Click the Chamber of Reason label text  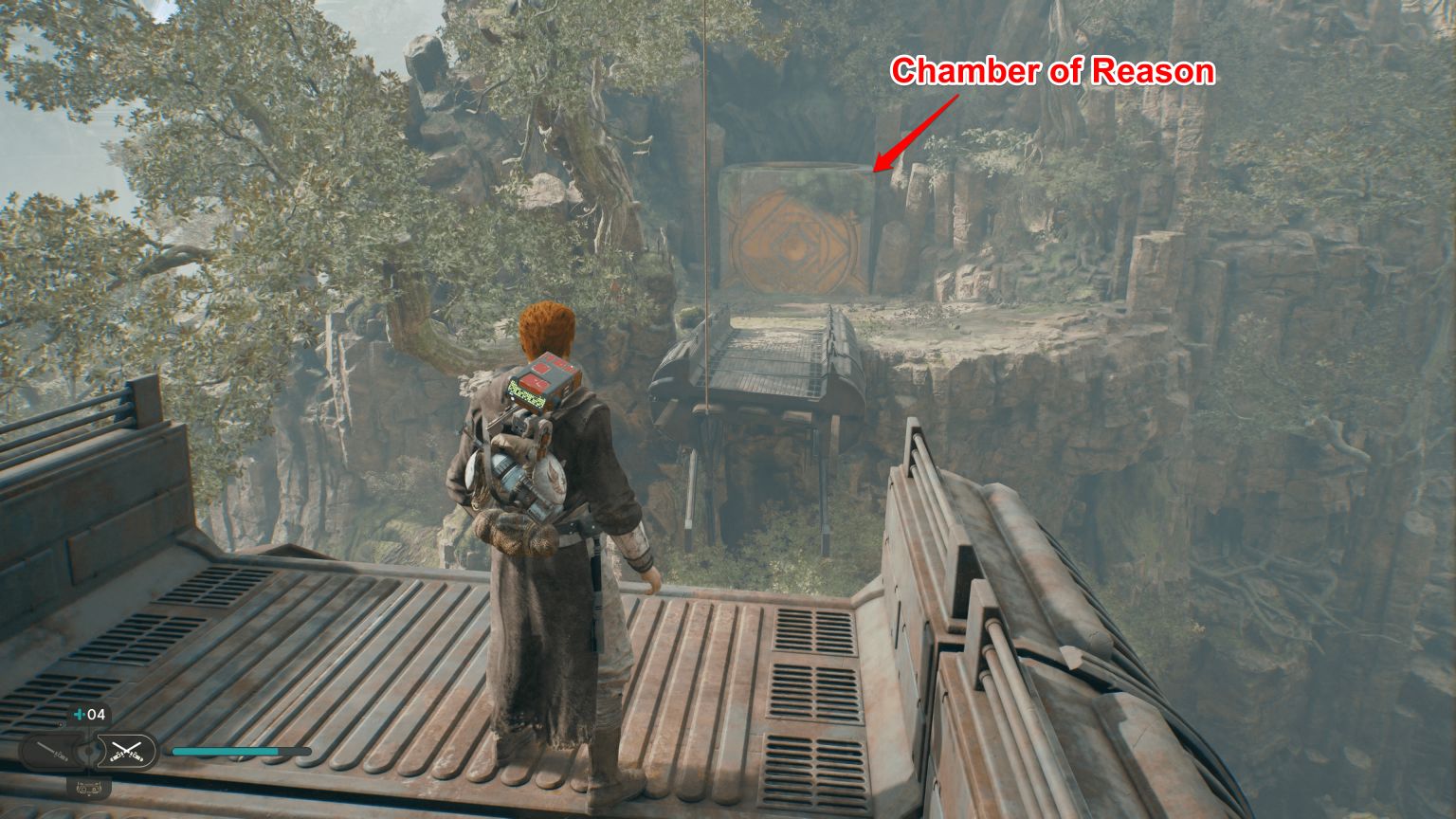[1055, 70]
